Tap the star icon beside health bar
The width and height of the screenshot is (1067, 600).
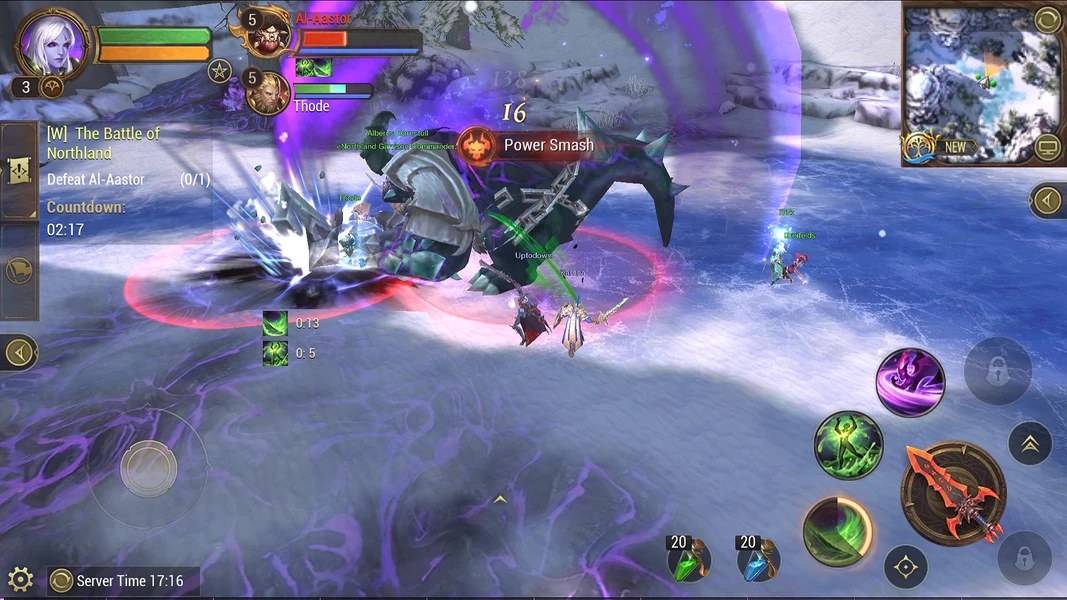220,71
